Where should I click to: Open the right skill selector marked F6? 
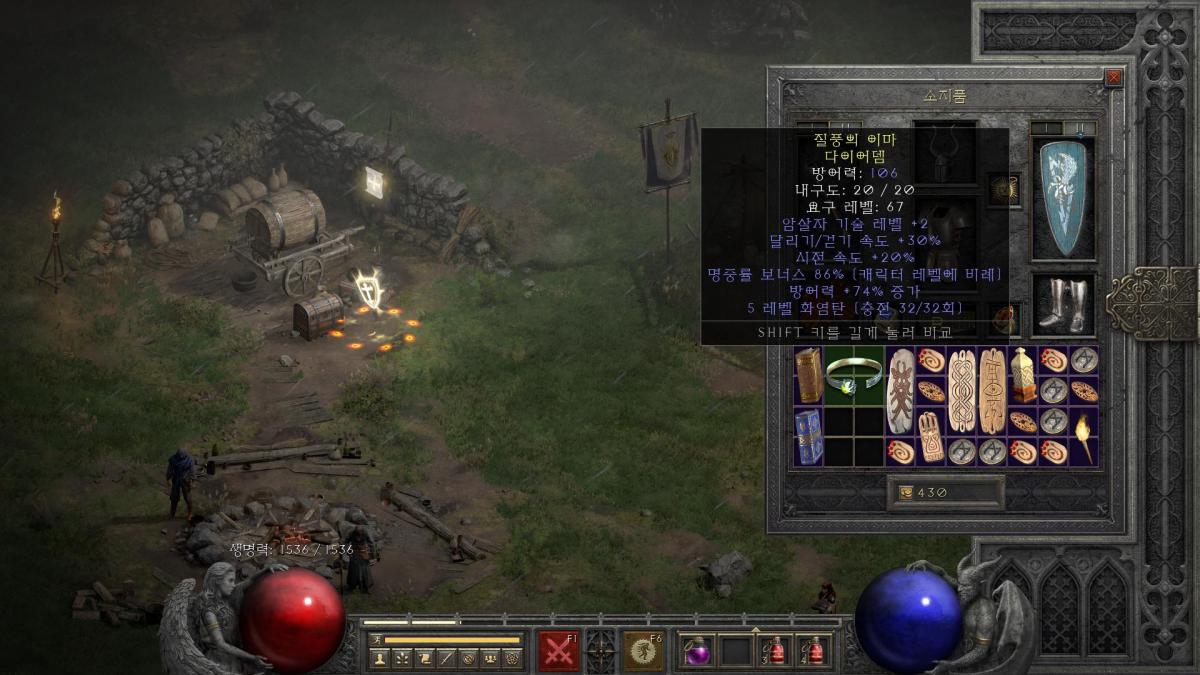tap(643, 651)
